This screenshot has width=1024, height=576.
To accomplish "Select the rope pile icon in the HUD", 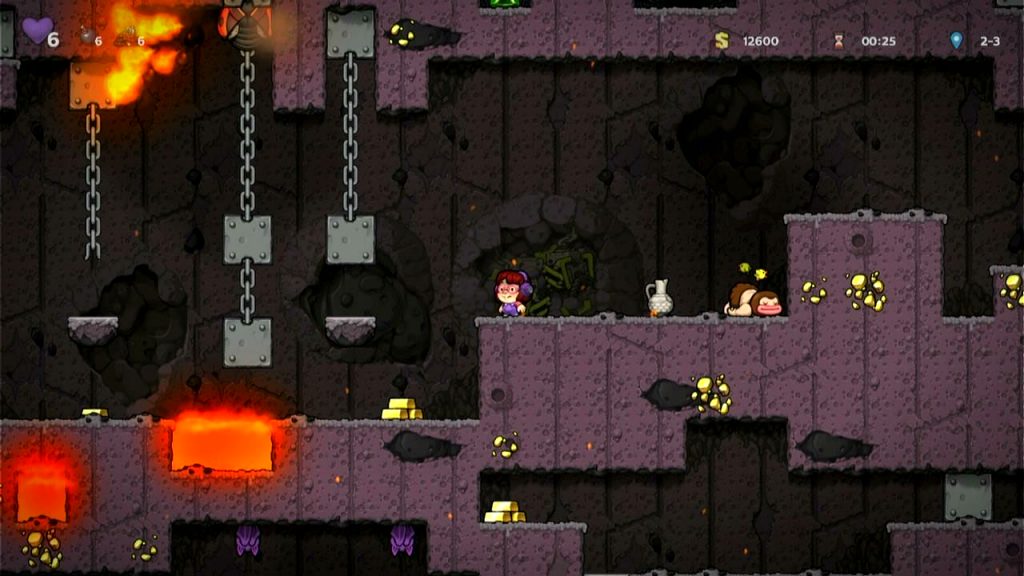I will [125, 38].
